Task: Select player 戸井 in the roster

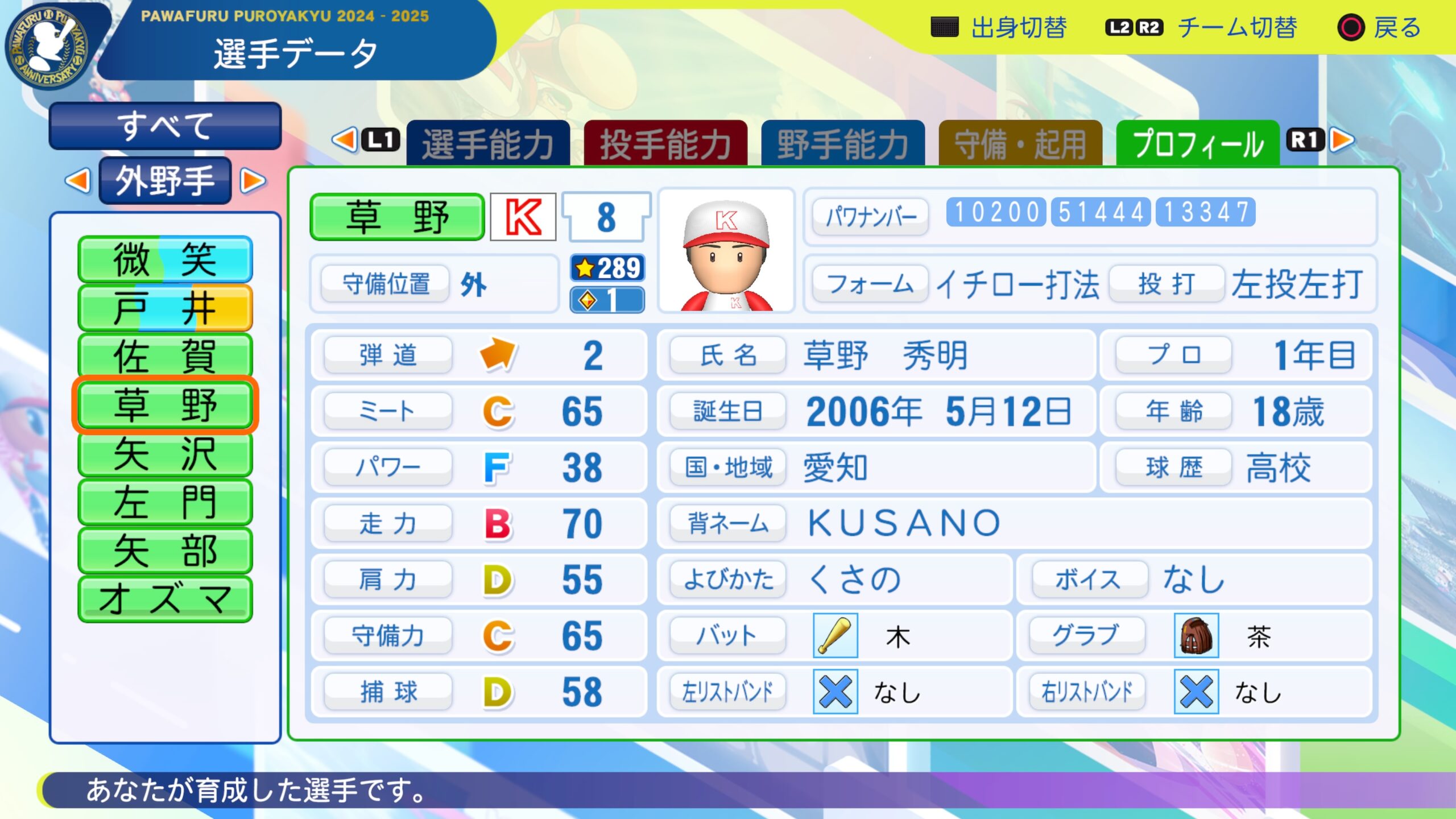Action: click(165, 308)
